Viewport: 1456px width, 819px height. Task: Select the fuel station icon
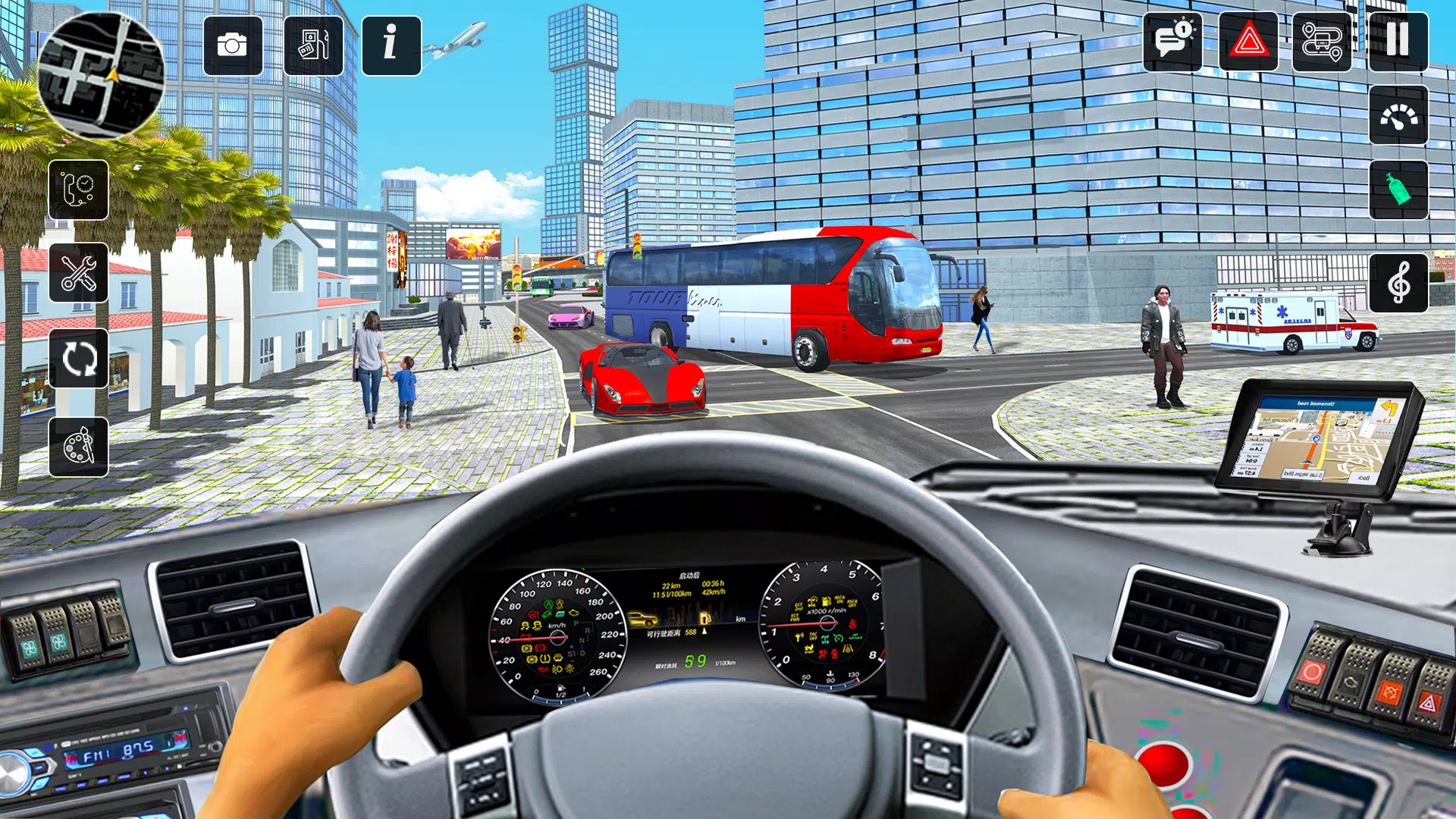point(313,47)
